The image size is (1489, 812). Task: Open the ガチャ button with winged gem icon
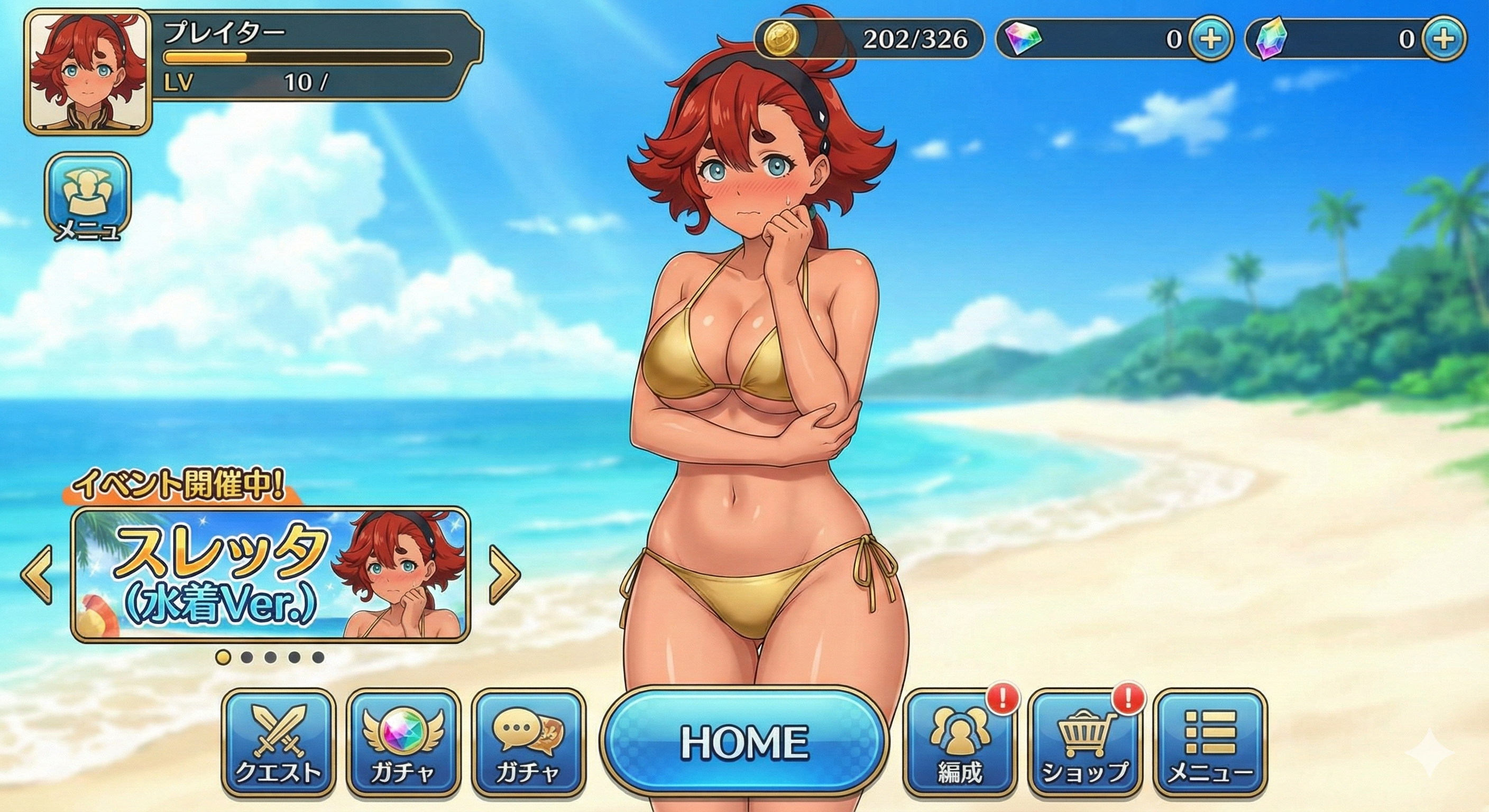(403, 742)
